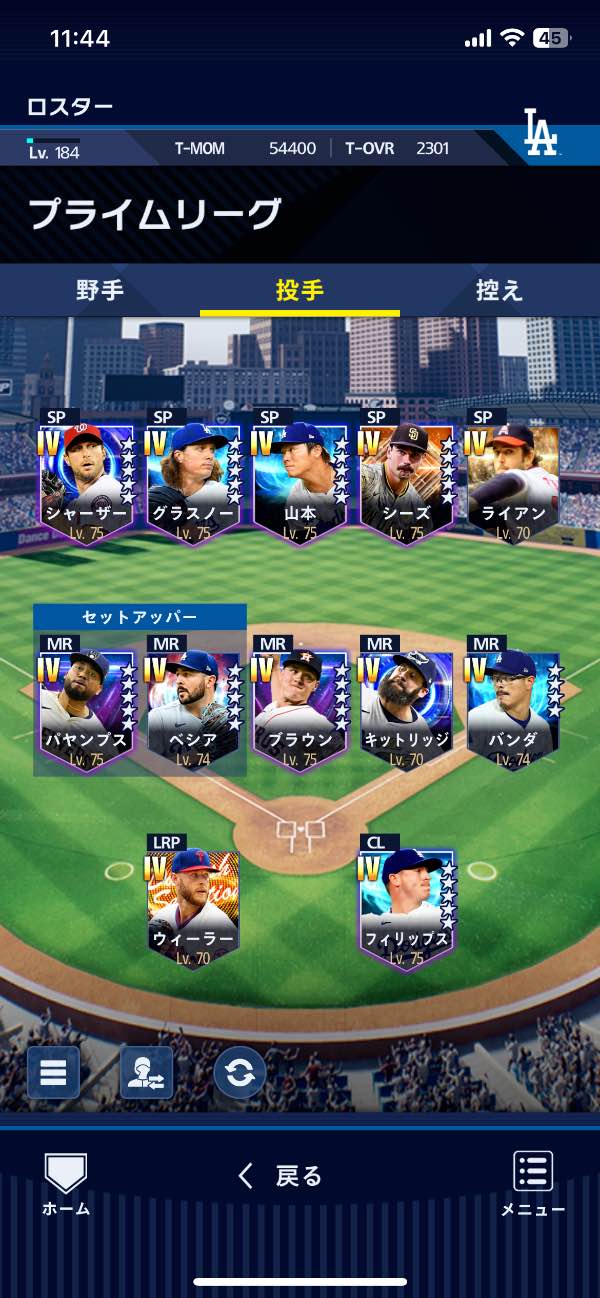Open the list view button
The width and height of the screenshot is (600, 1298).
(x=53, y=1073)
